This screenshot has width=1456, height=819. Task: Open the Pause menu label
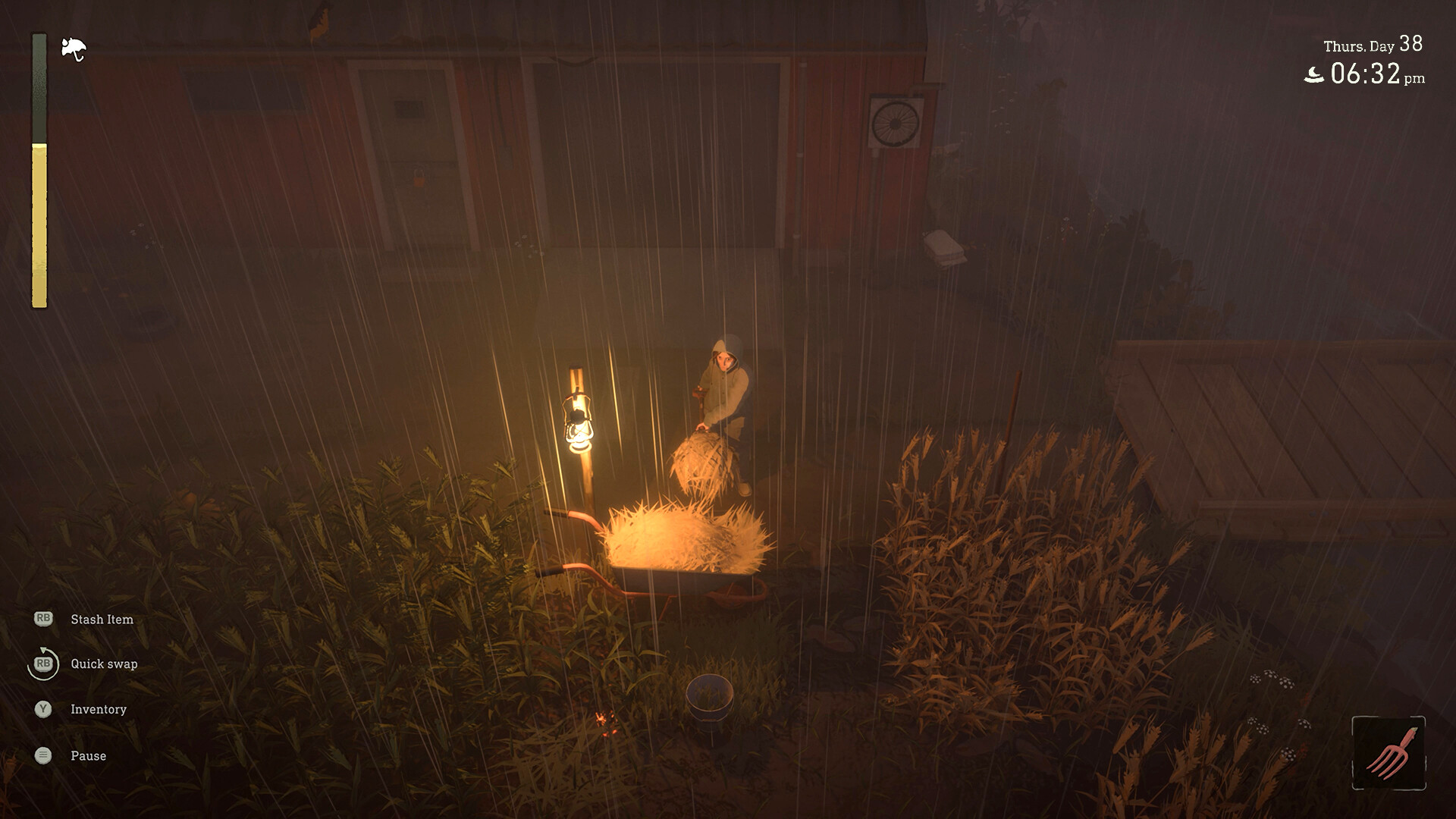[87, 755]
